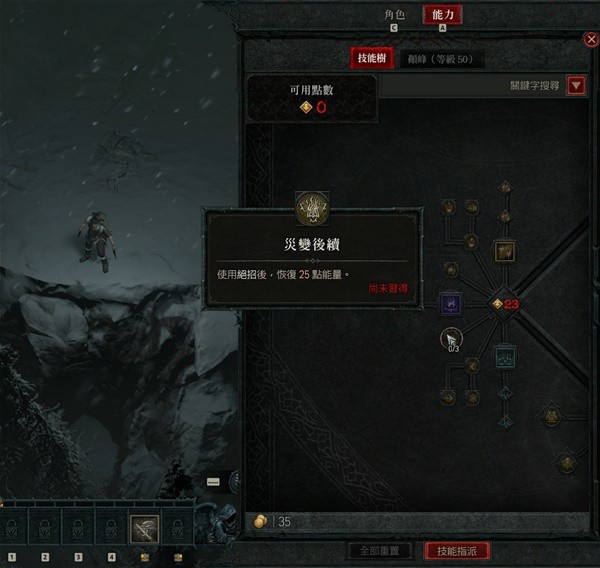Click the 0/3 災變後續 passive node
600x568 pixels.
coord(451,338)
